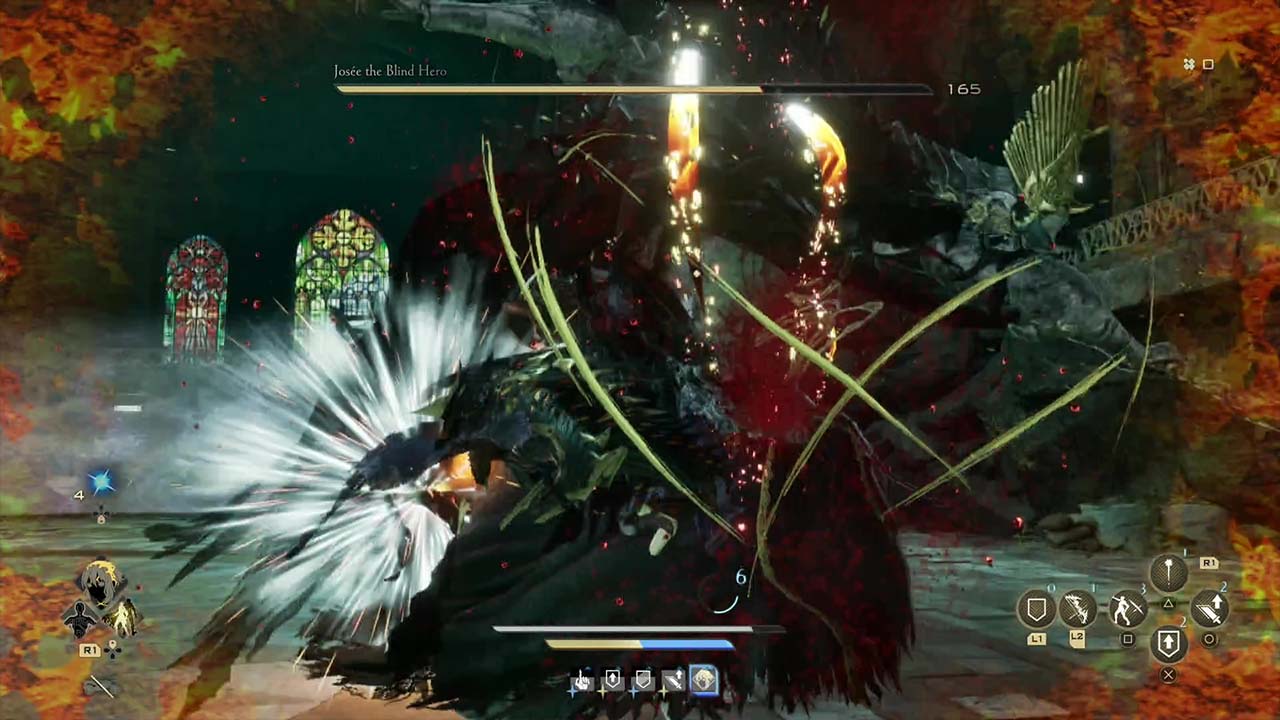Click the sword attack-up status icon
Viewport: 1280px width, 720px height.
(x=673, y=682)
